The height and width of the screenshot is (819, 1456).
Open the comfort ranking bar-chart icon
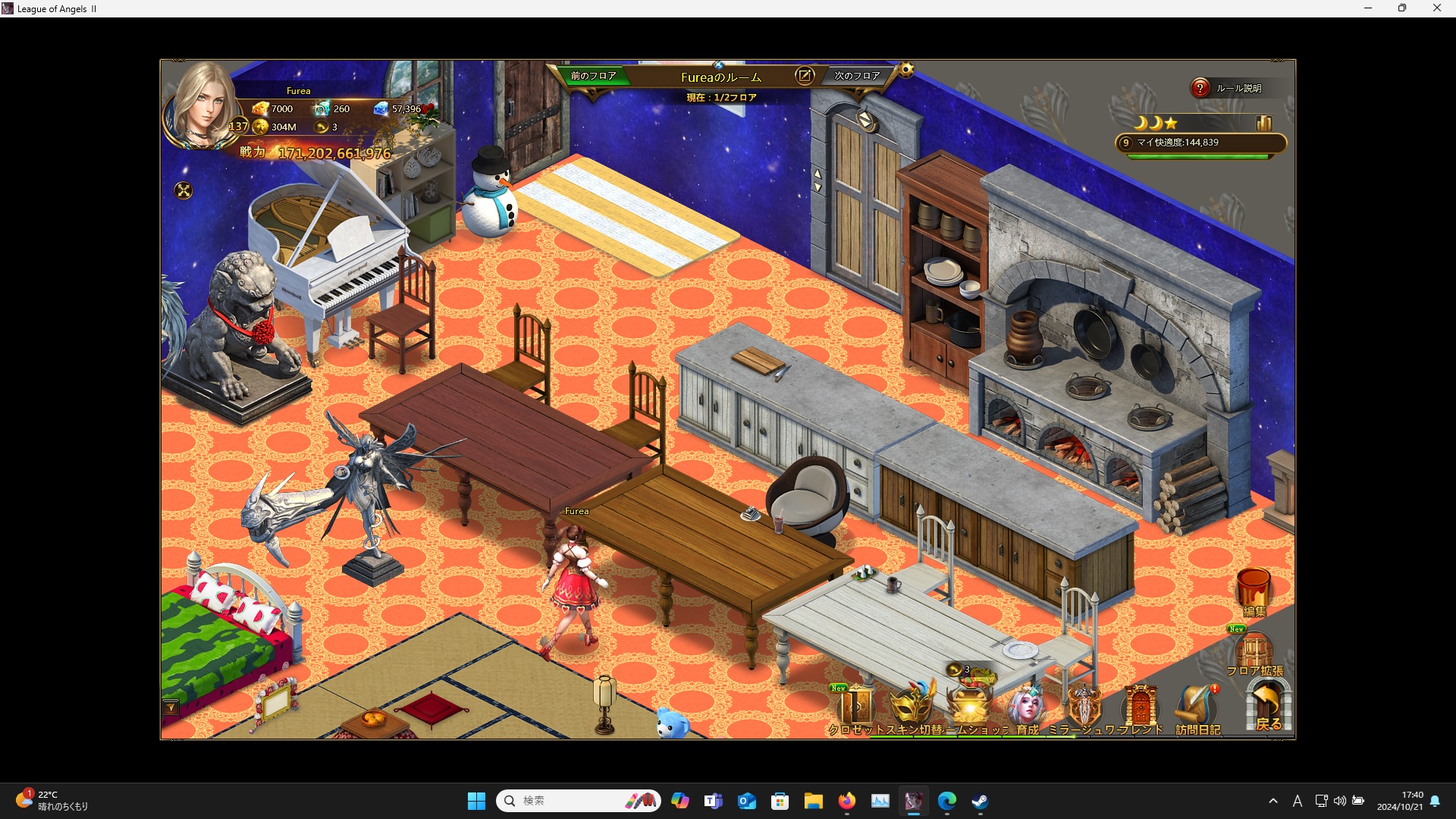[x=1264, y=123]
